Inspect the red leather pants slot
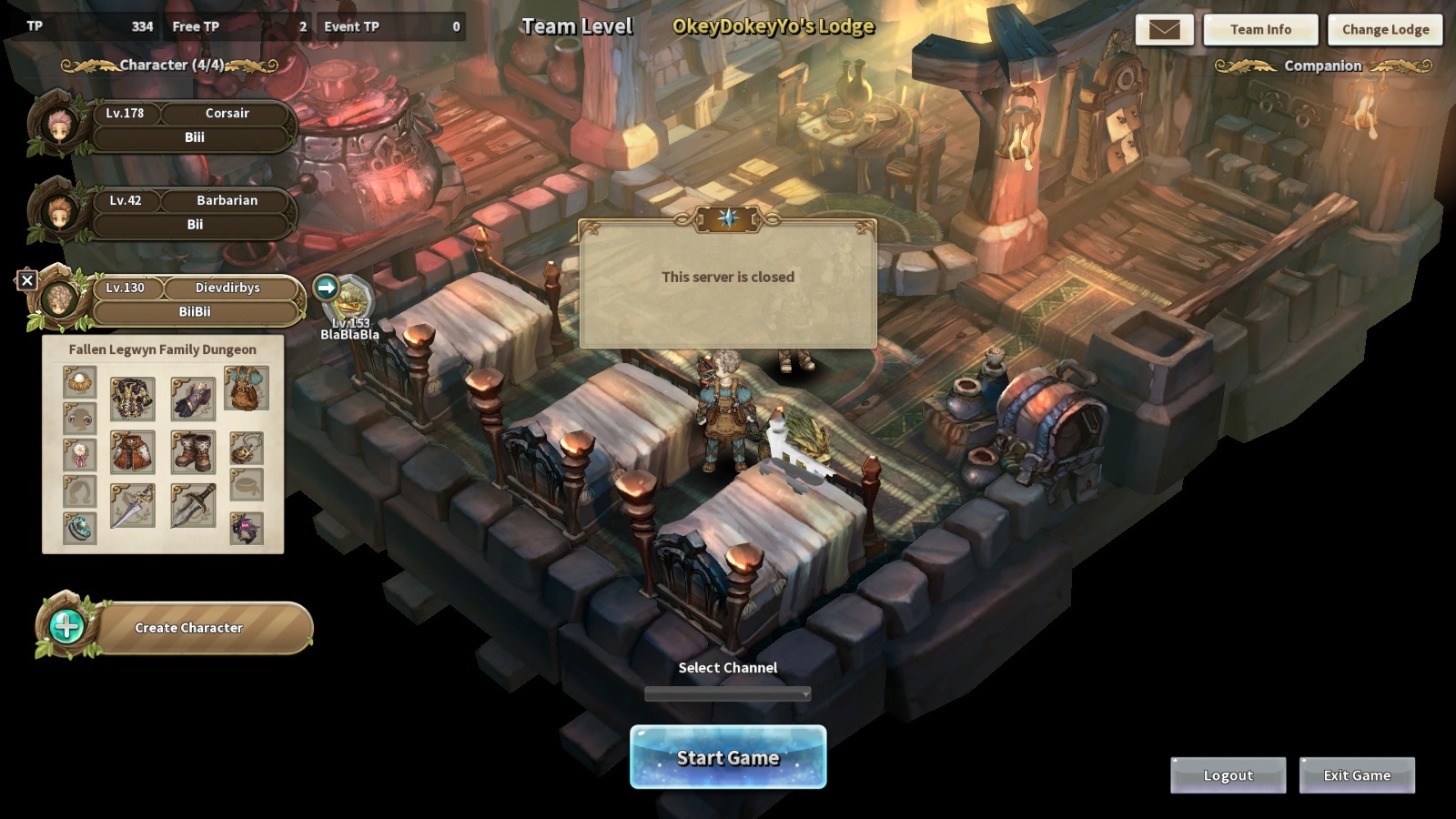Viewport: 1456px width, 819px height. (x=133, y=452)
